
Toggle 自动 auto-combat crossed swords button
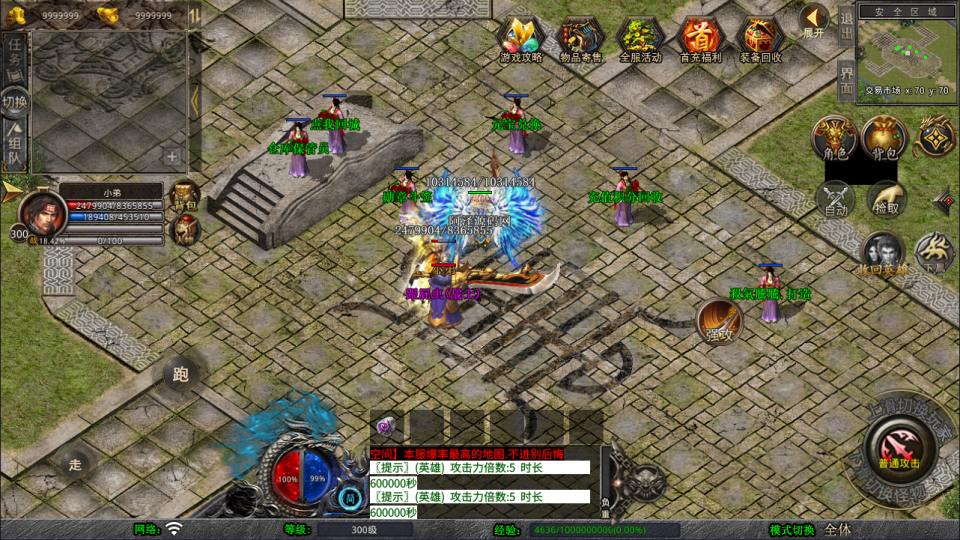(834, 198)
